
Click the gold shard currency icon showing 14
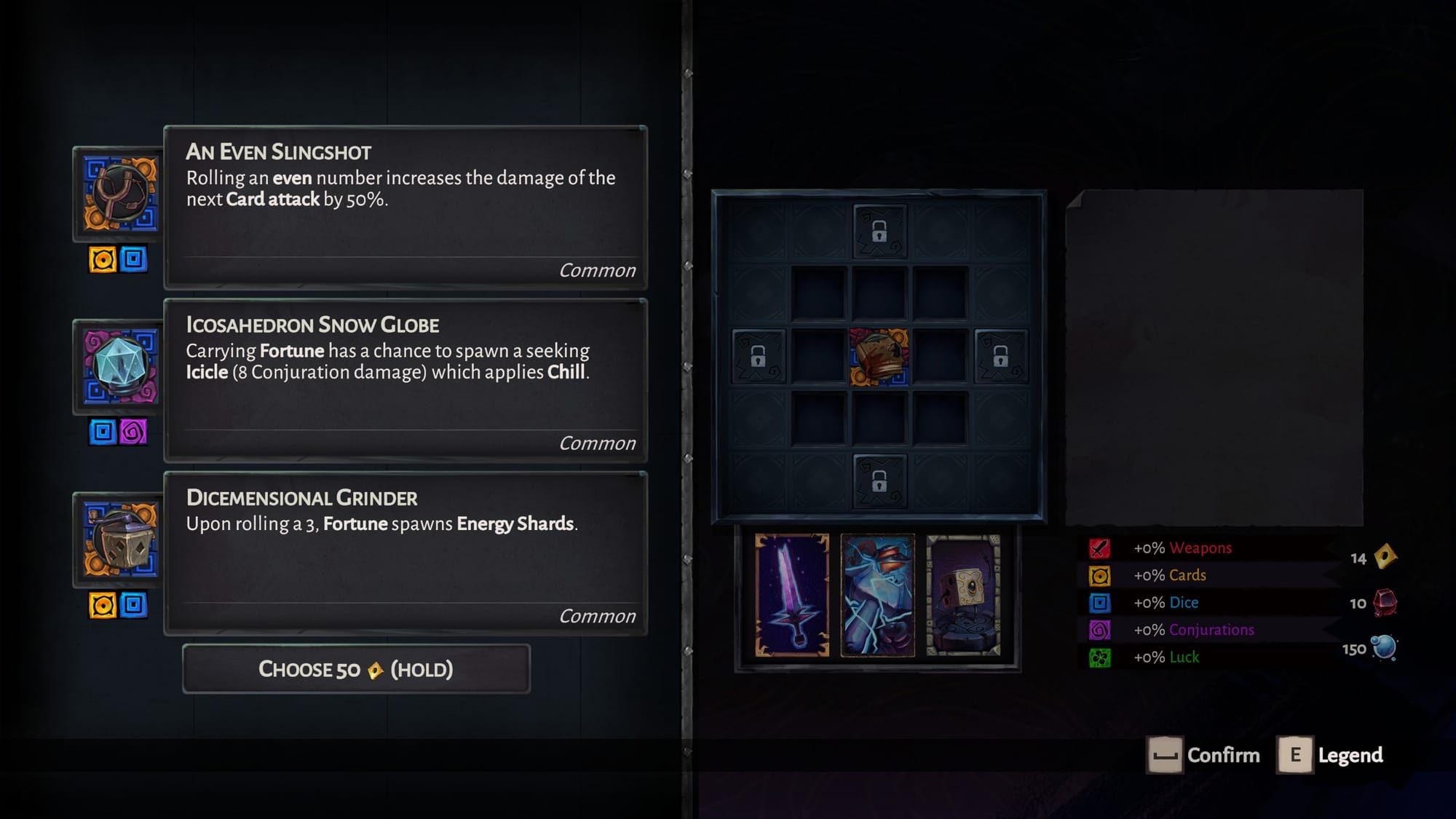click(1384, 555)
